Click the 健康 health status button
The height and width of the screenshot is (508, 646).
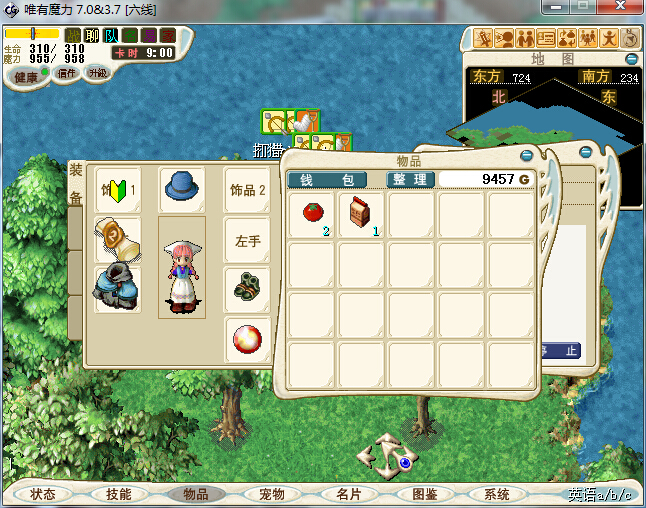[x=26, y=77]
